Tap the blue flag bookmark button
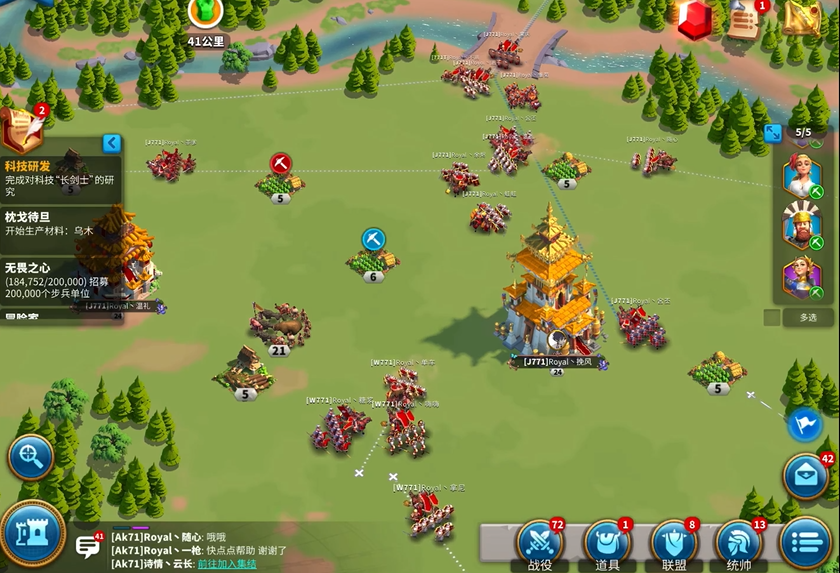Screen dimensions: 840x573 pos(804,424)
